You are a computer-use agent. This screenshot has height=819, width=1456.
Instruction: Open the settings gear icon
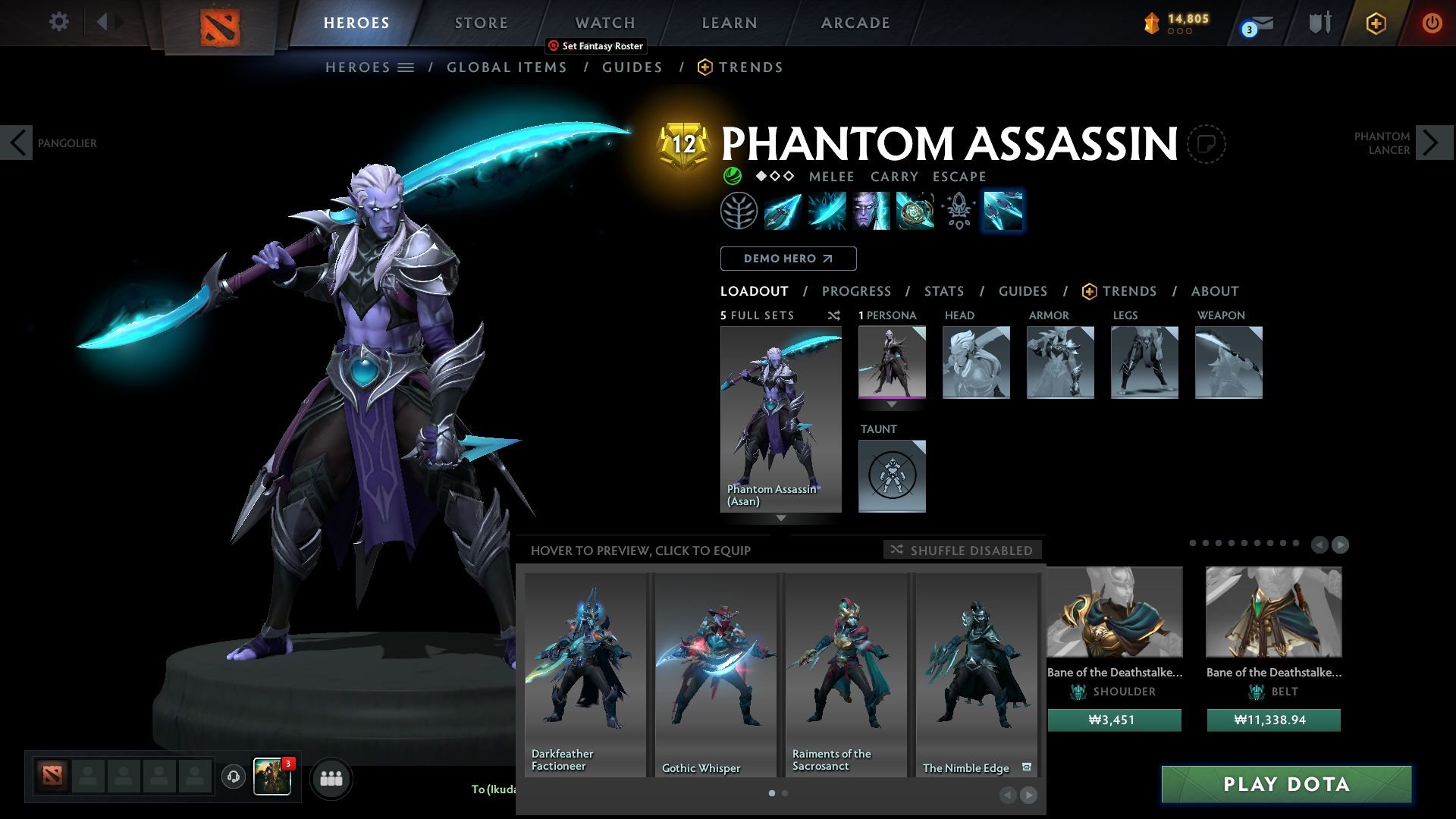[58, 21]
